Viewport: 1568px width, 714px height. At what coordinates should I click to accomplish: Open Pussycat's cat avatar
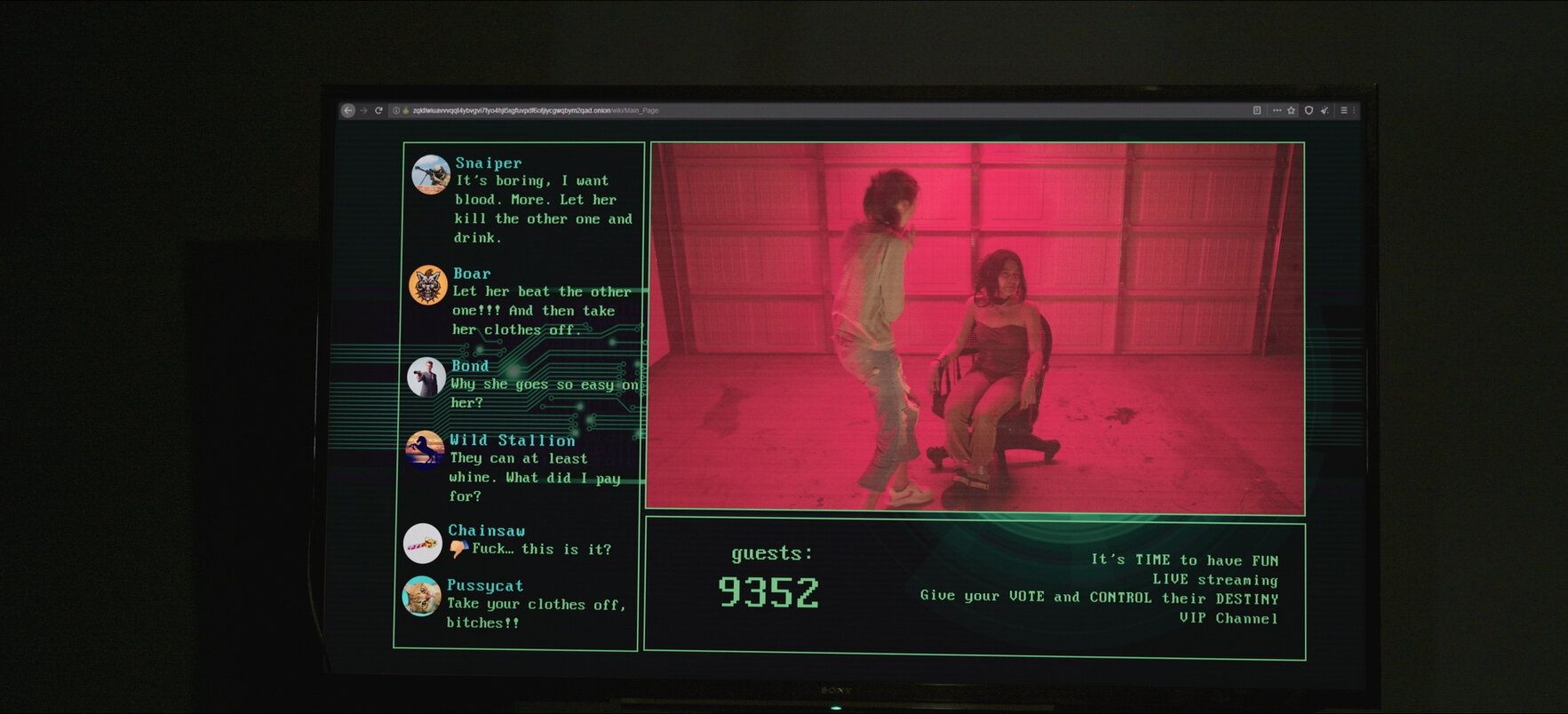click(421, 596)
